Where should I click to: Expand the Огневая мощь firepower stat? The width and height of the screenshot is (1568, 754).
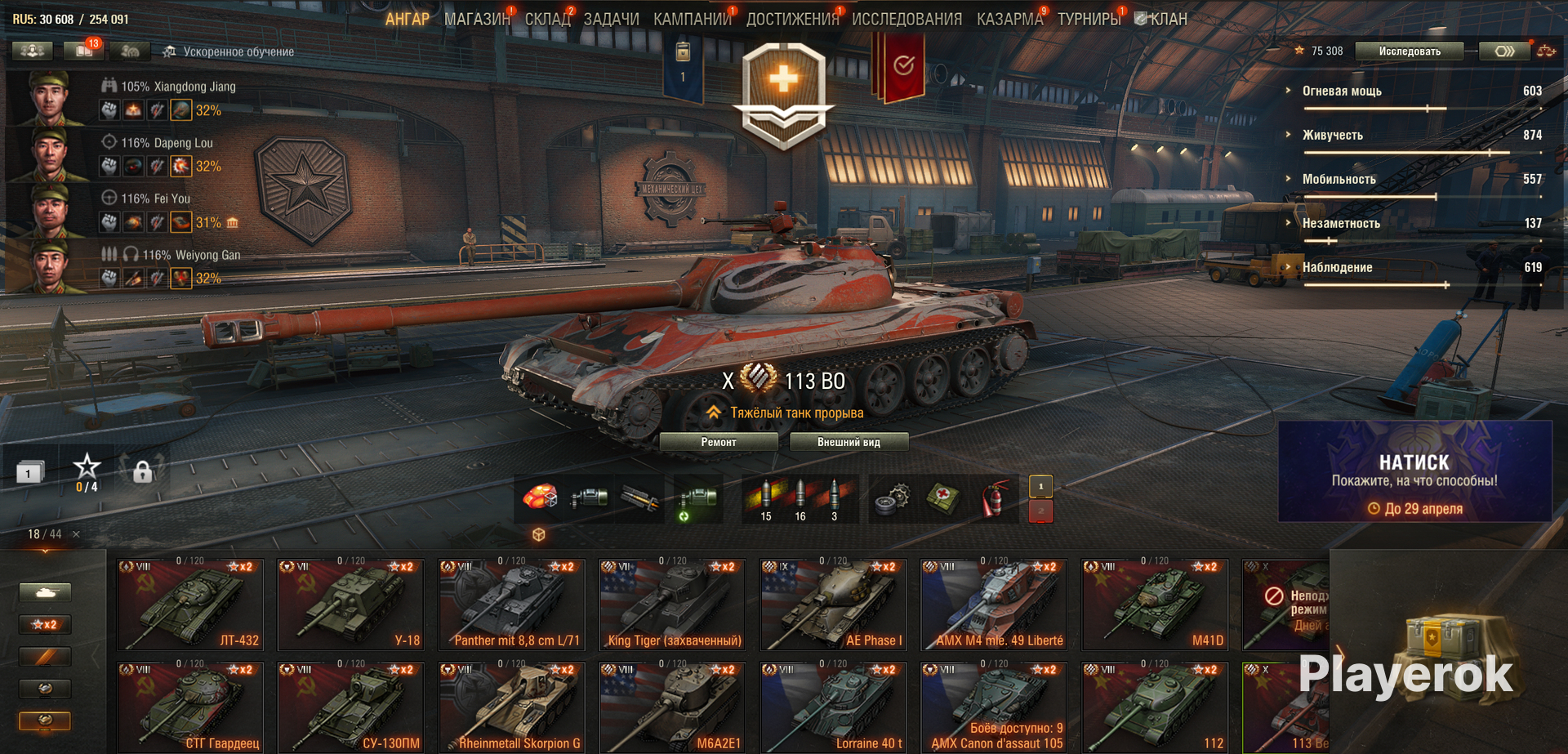(x=1342, y=91)
